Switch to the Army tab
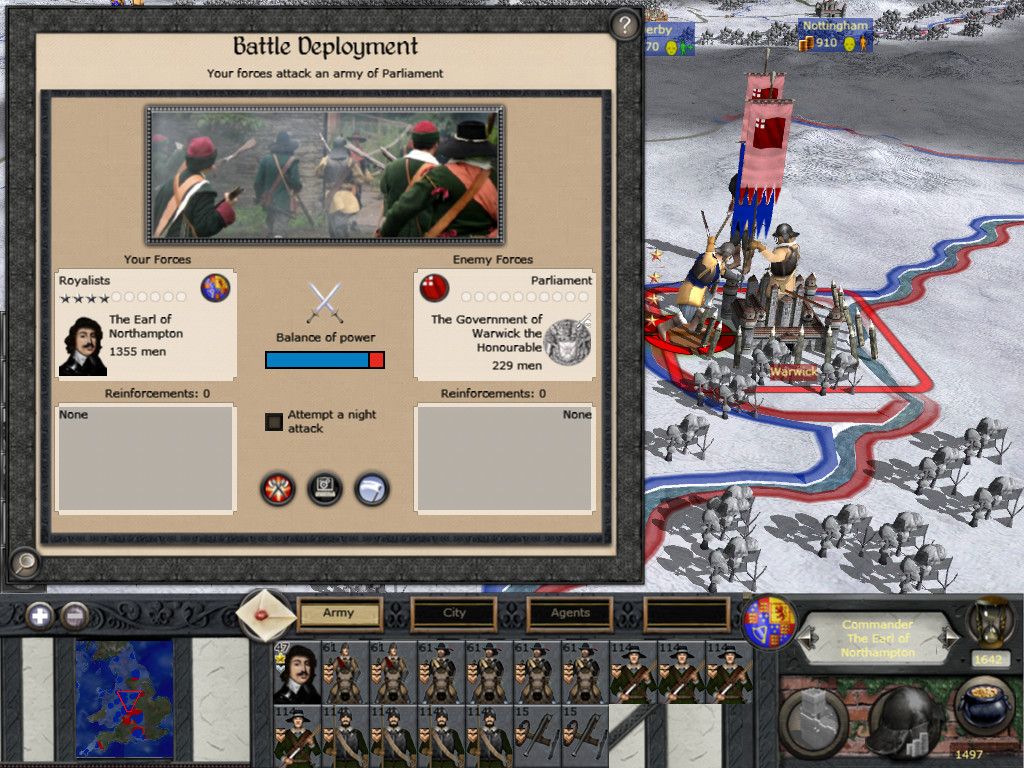This screenshot has width=1024, height=768. [339, 613]
